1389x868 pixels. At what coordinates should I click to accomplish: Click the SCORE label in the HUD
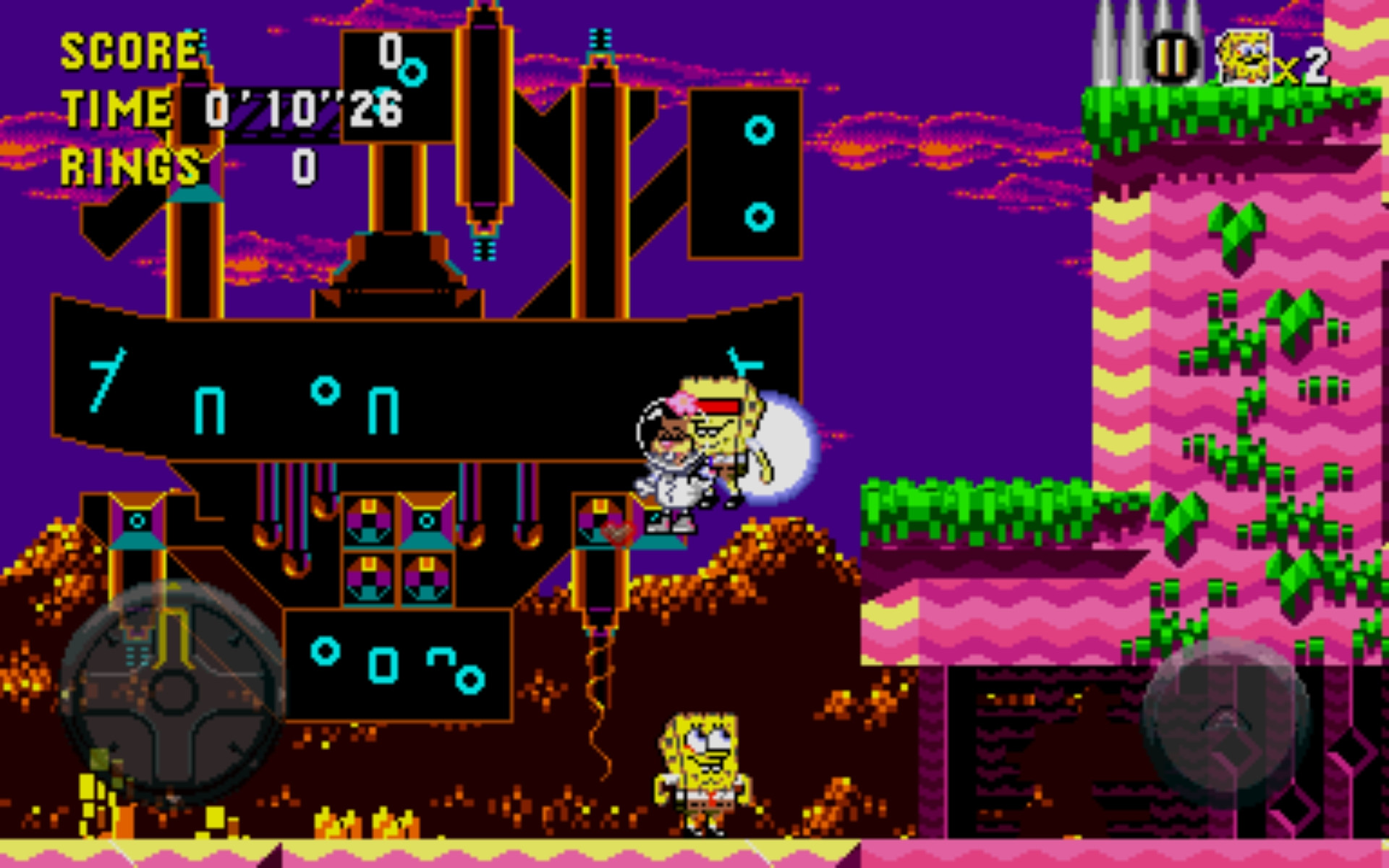click(x=130, y=51)
